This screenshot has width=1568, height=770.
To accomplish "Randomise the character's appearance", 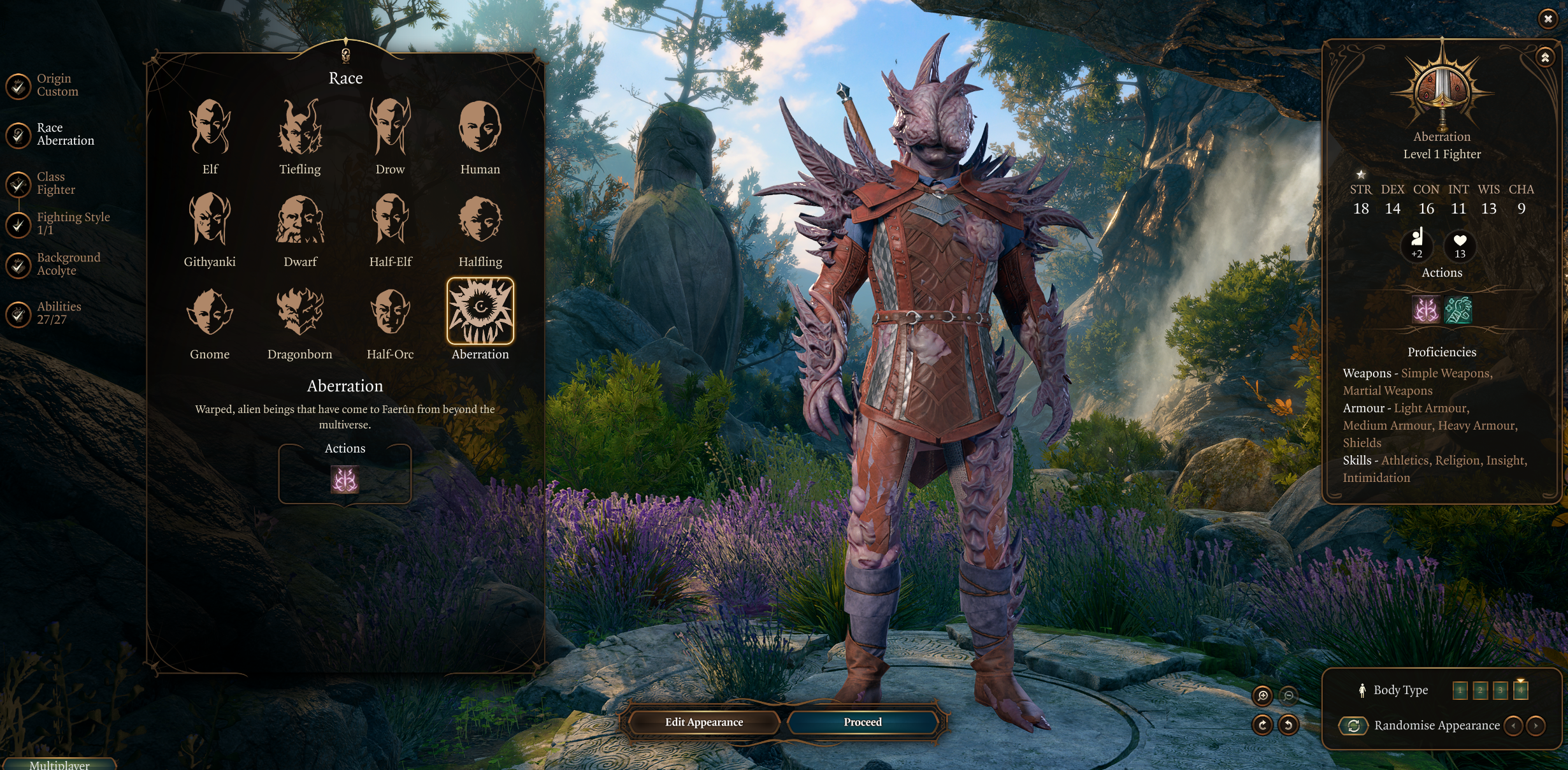I will click(1355, 725).
